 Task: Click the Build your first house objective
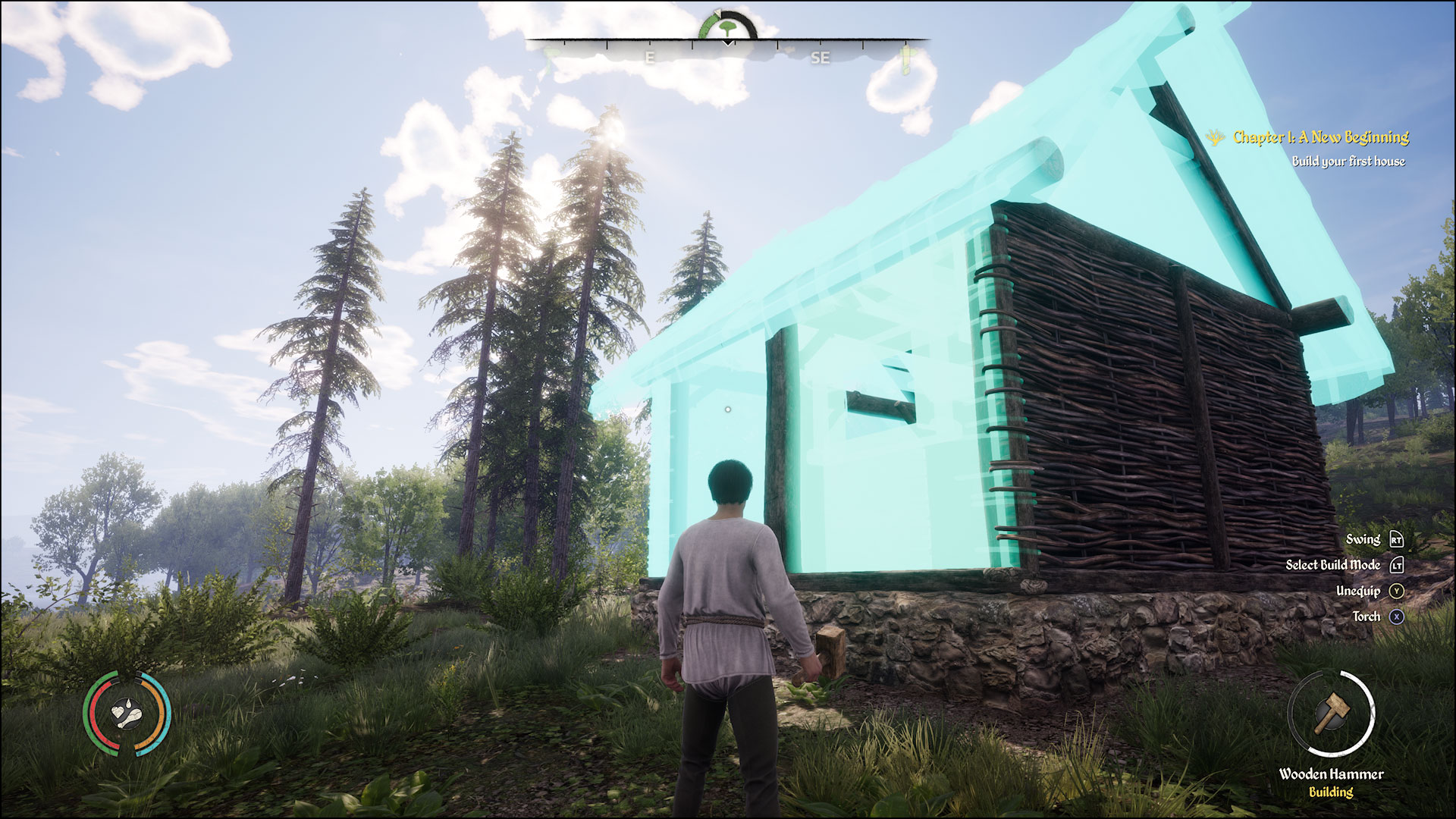1348,162
